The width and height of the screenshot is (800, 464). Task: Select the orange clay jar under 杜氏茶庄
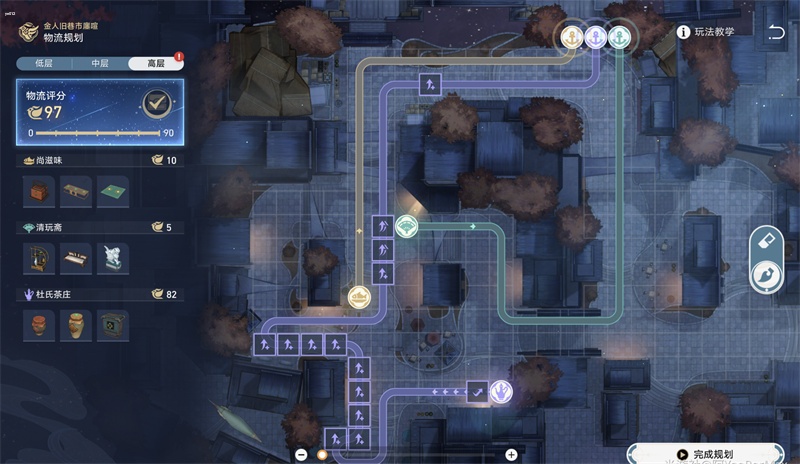click(39, 324)
